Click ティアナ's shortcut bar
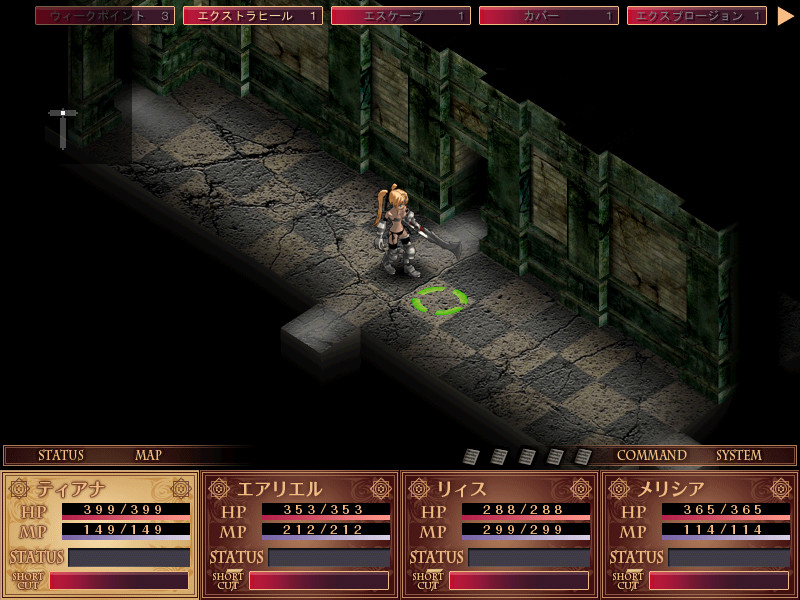Image resolution: width=800 pixels, height=600 pixels. tap(118, 581)
